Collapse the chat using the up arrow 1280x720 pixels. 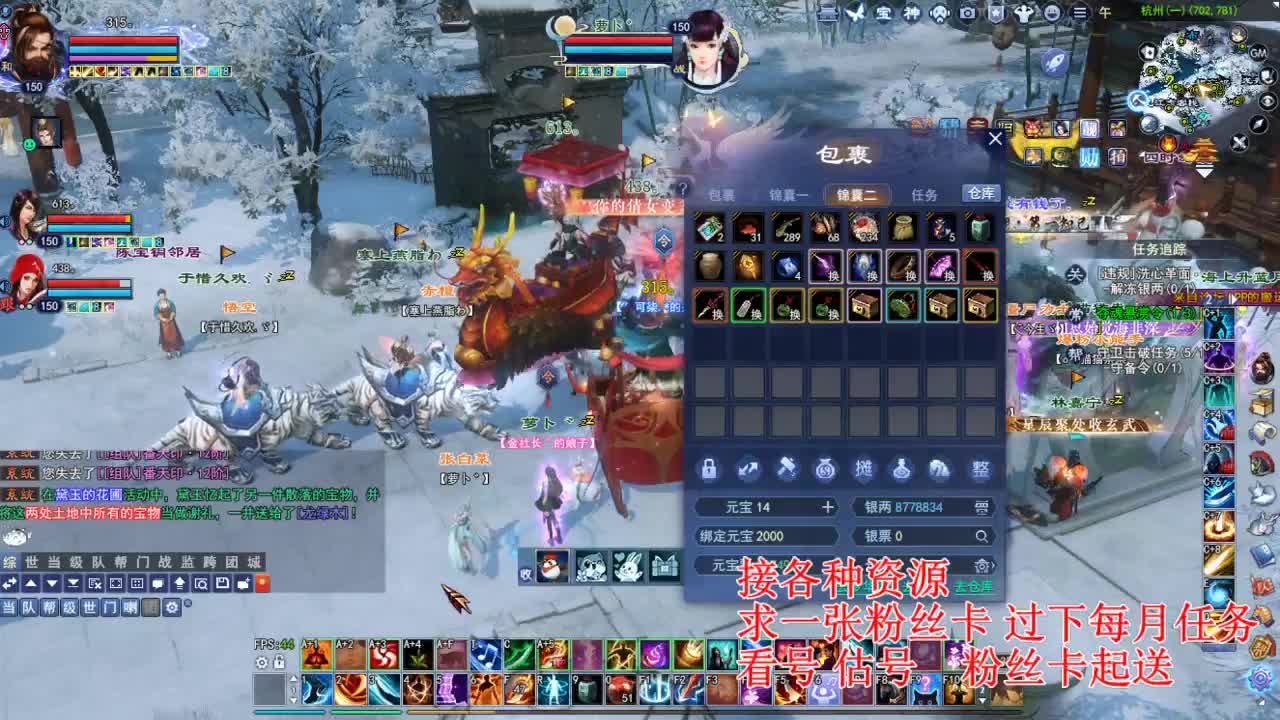[32, 583]
